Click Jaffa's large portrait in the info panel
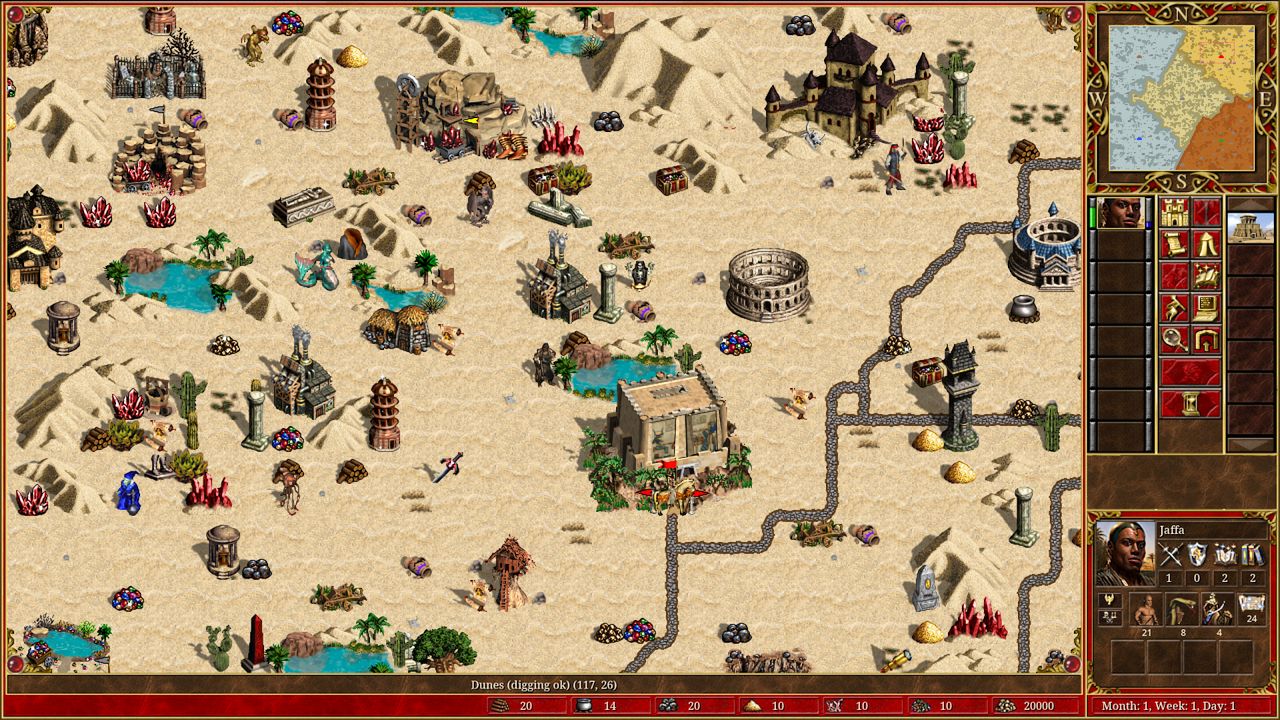1280x720 pixels. click(x=1126, y=552)
